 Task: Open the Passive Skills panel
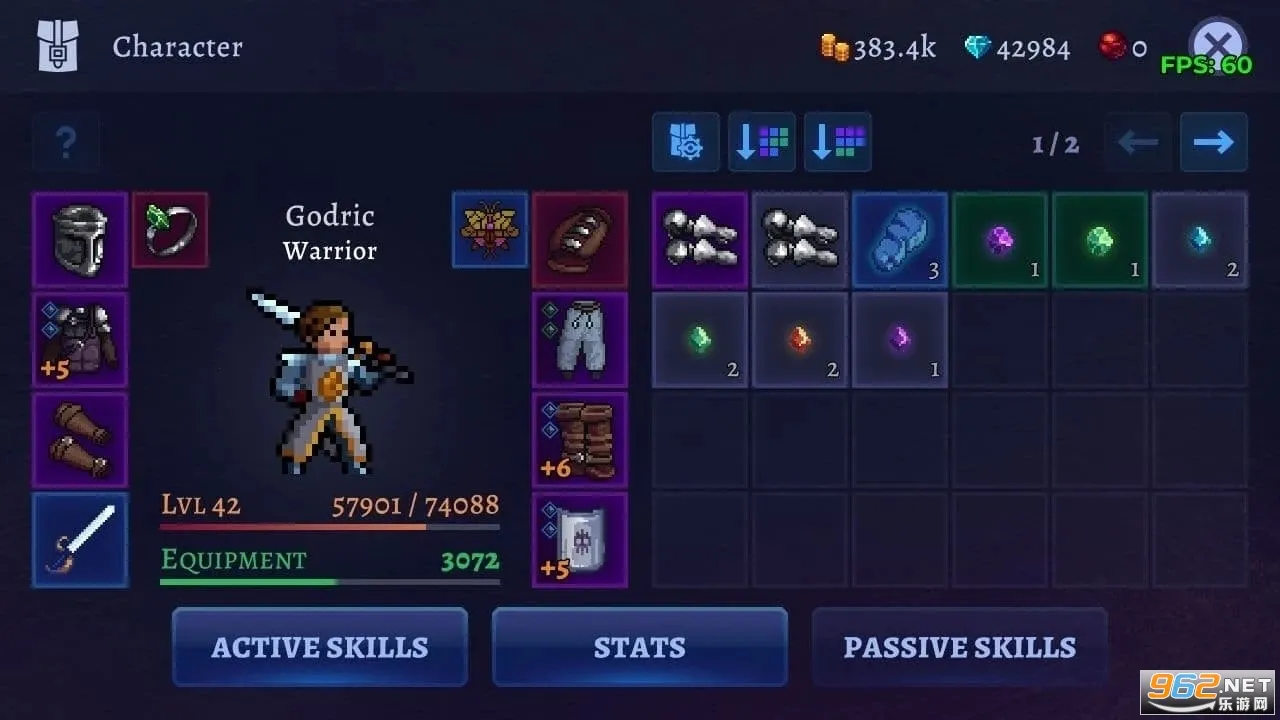pos(960,647)
